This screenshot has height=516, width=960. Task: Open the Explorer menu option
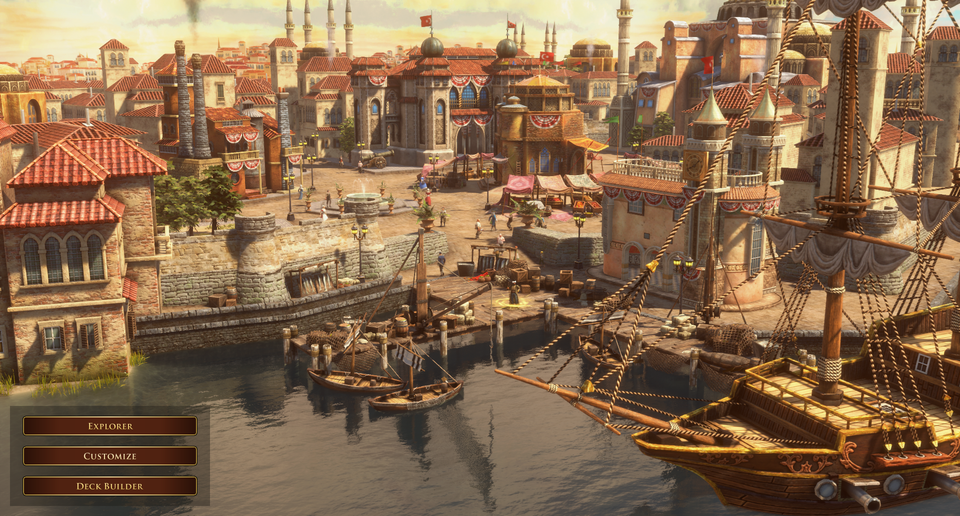110,426
